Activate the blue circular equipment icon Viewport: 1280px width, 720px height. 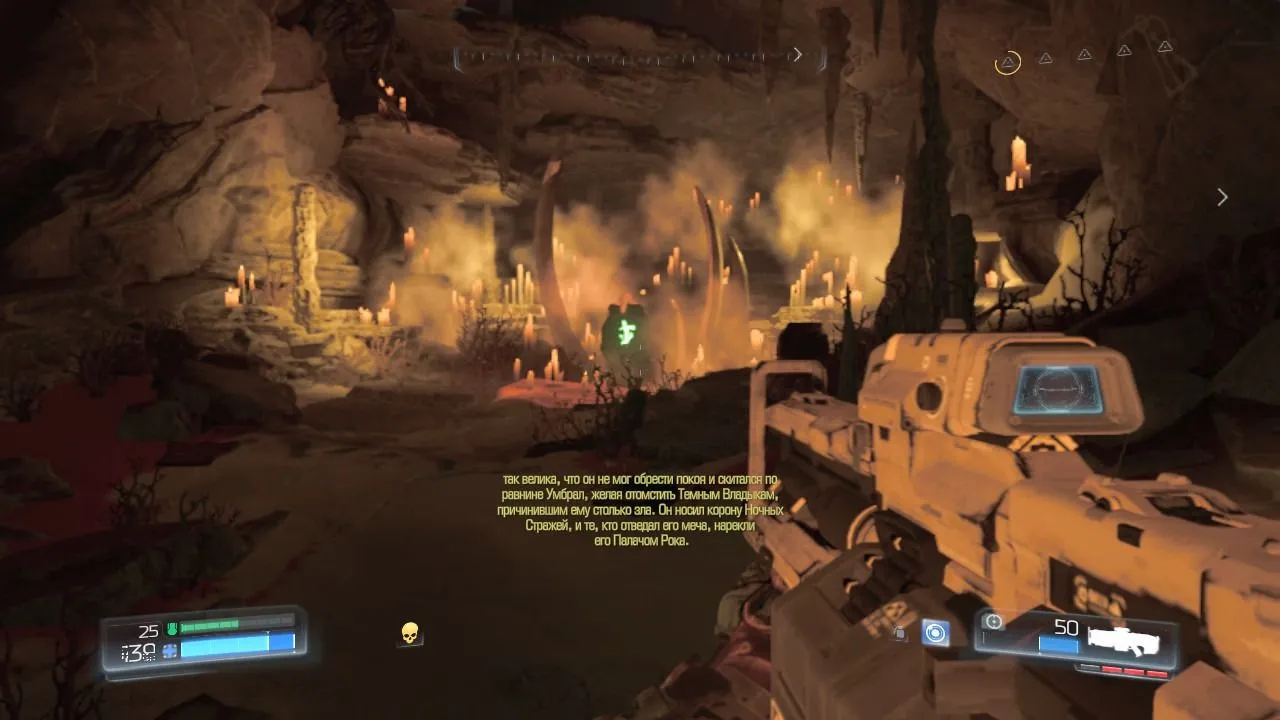pyautogui.click(x=935, y=632)
